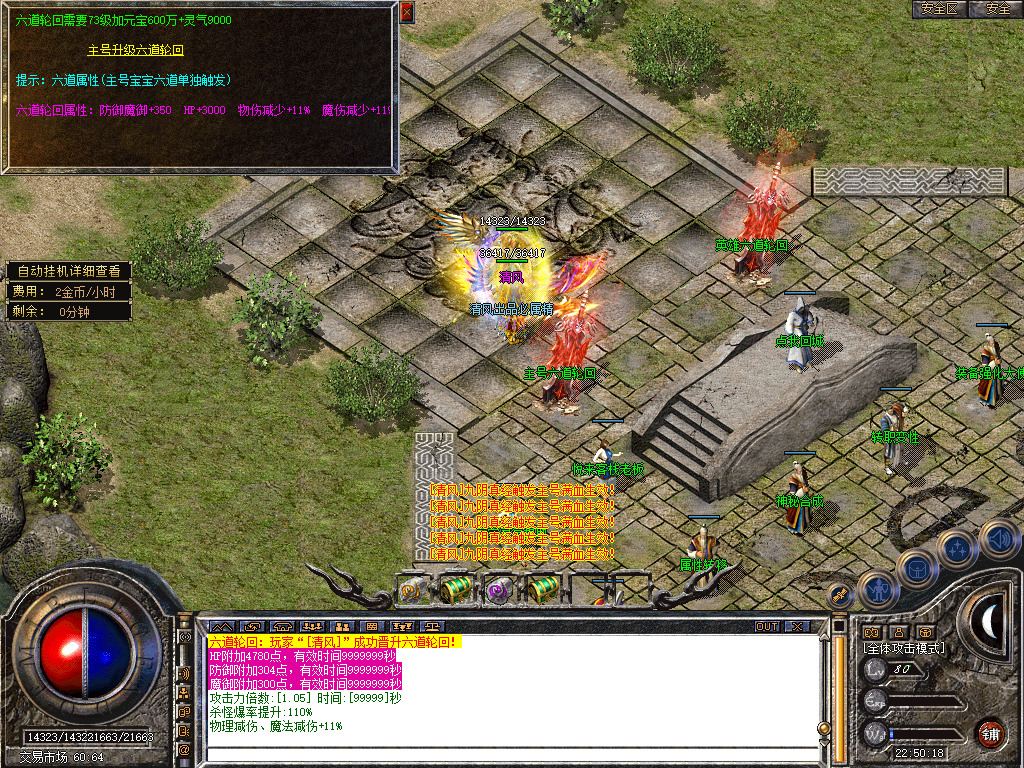Click the mountain icon on chat toolbar
This screenshot has width=1024, height=768.
point(219,627)
